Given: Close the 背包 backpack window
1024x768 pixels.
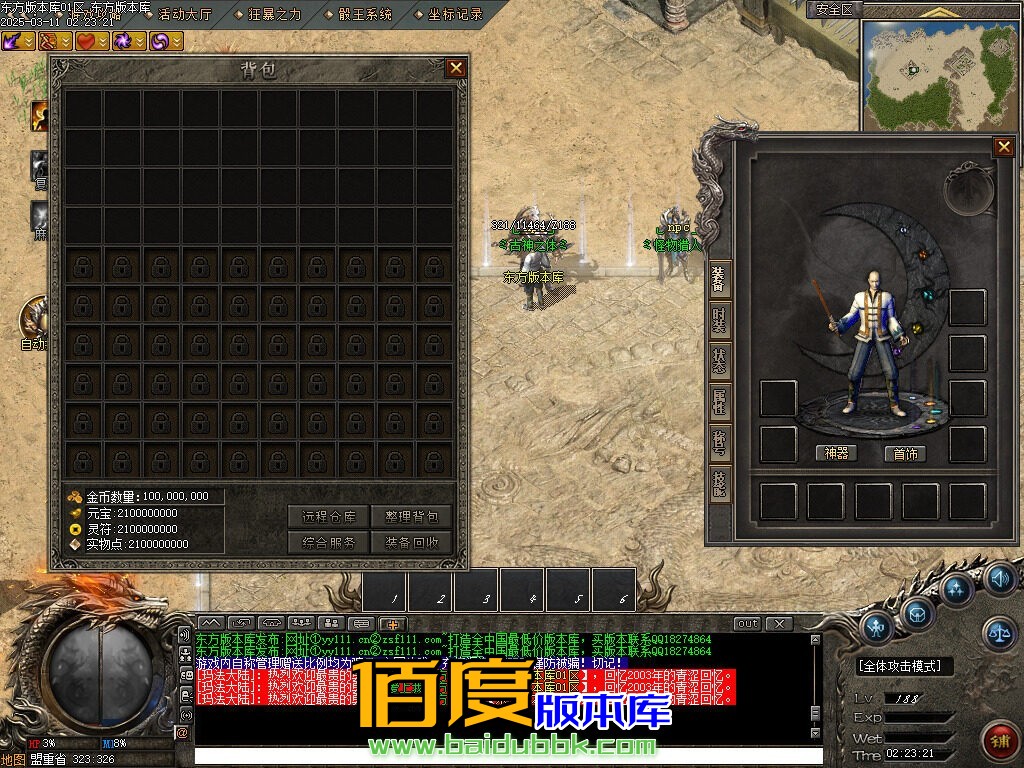Looking at the screenshot, I should (456, 68).
